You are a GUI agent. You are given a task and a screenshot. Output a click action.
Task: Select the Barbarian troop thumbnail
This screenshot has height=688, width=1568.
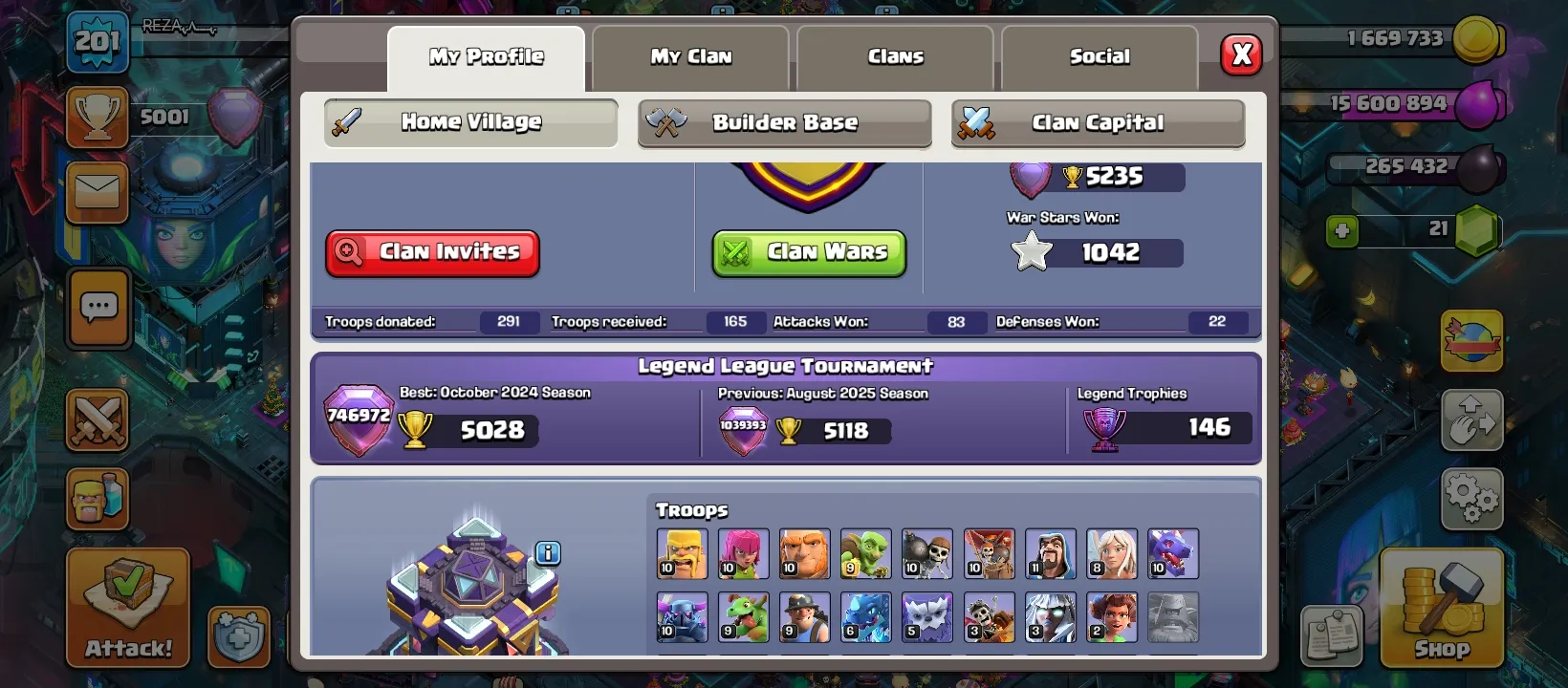coord(682,553)
